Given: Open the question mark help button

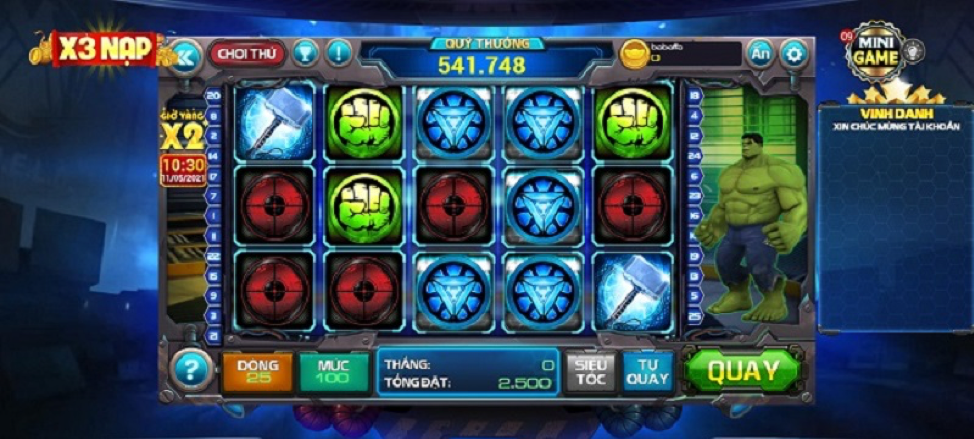Looking at the screenshot, I should 191,371.
